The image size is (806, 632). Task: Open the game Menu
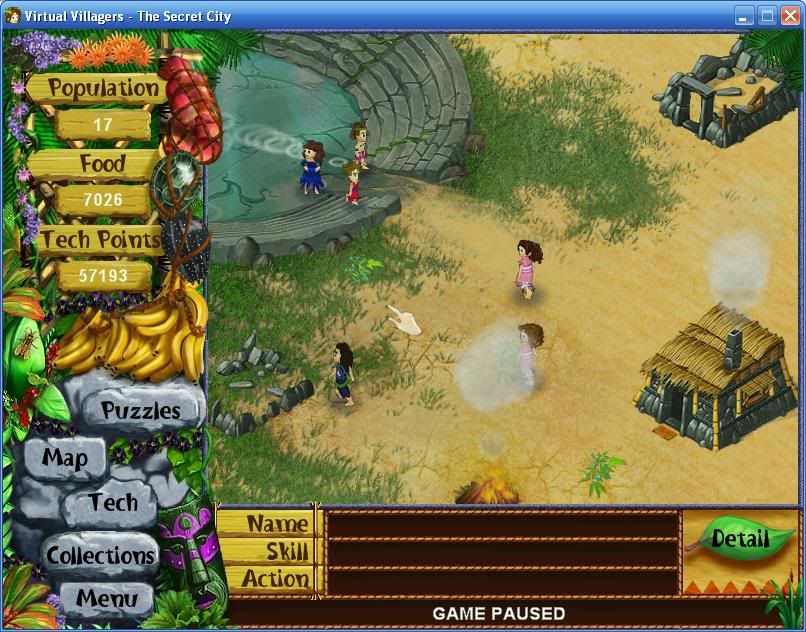point(106,599)
